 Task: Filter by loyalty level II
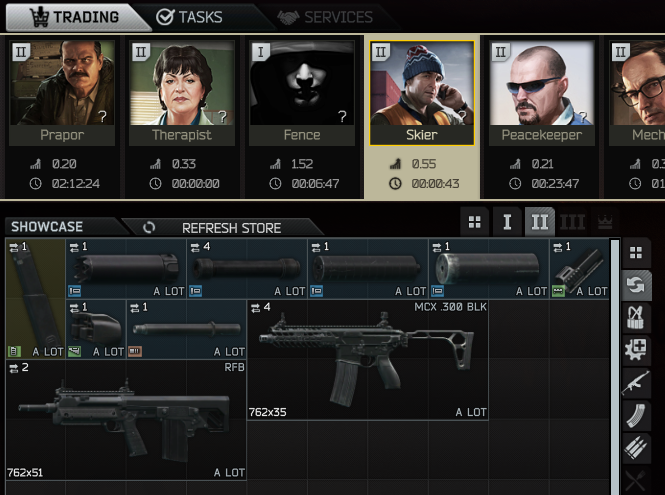540,222
